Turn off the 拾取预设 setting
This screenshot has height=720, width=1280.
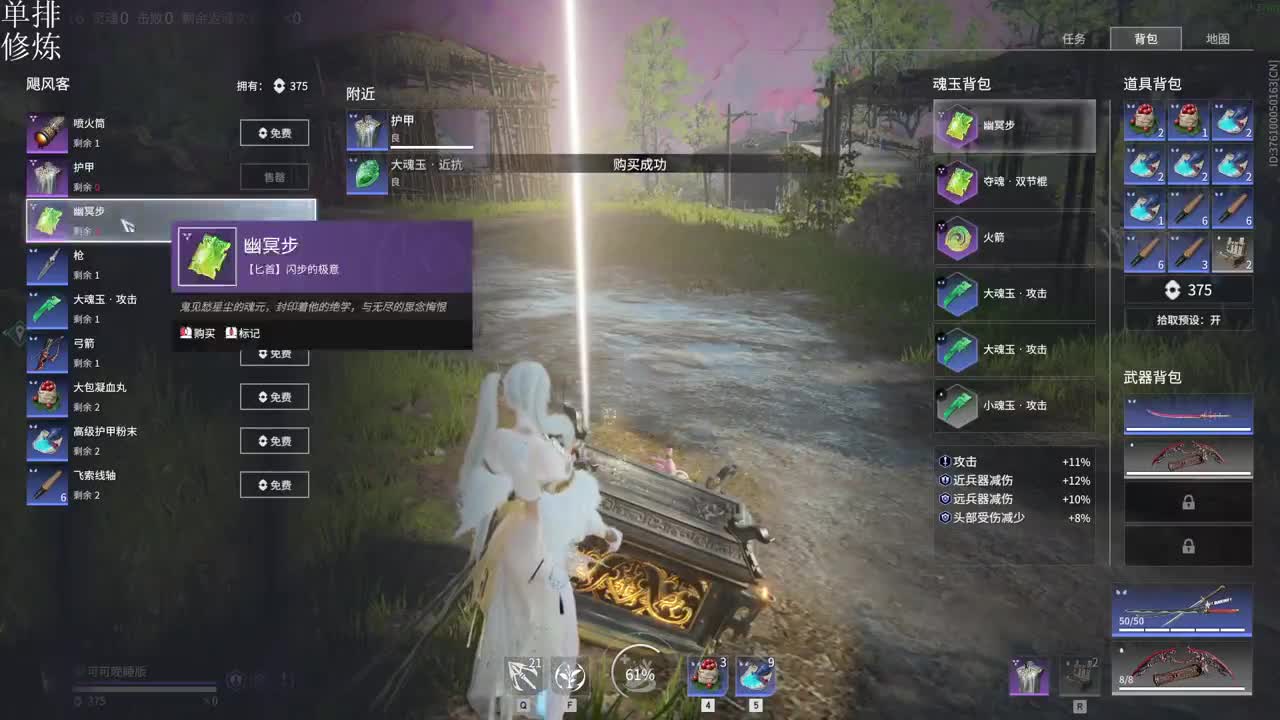coord(1188,318)
